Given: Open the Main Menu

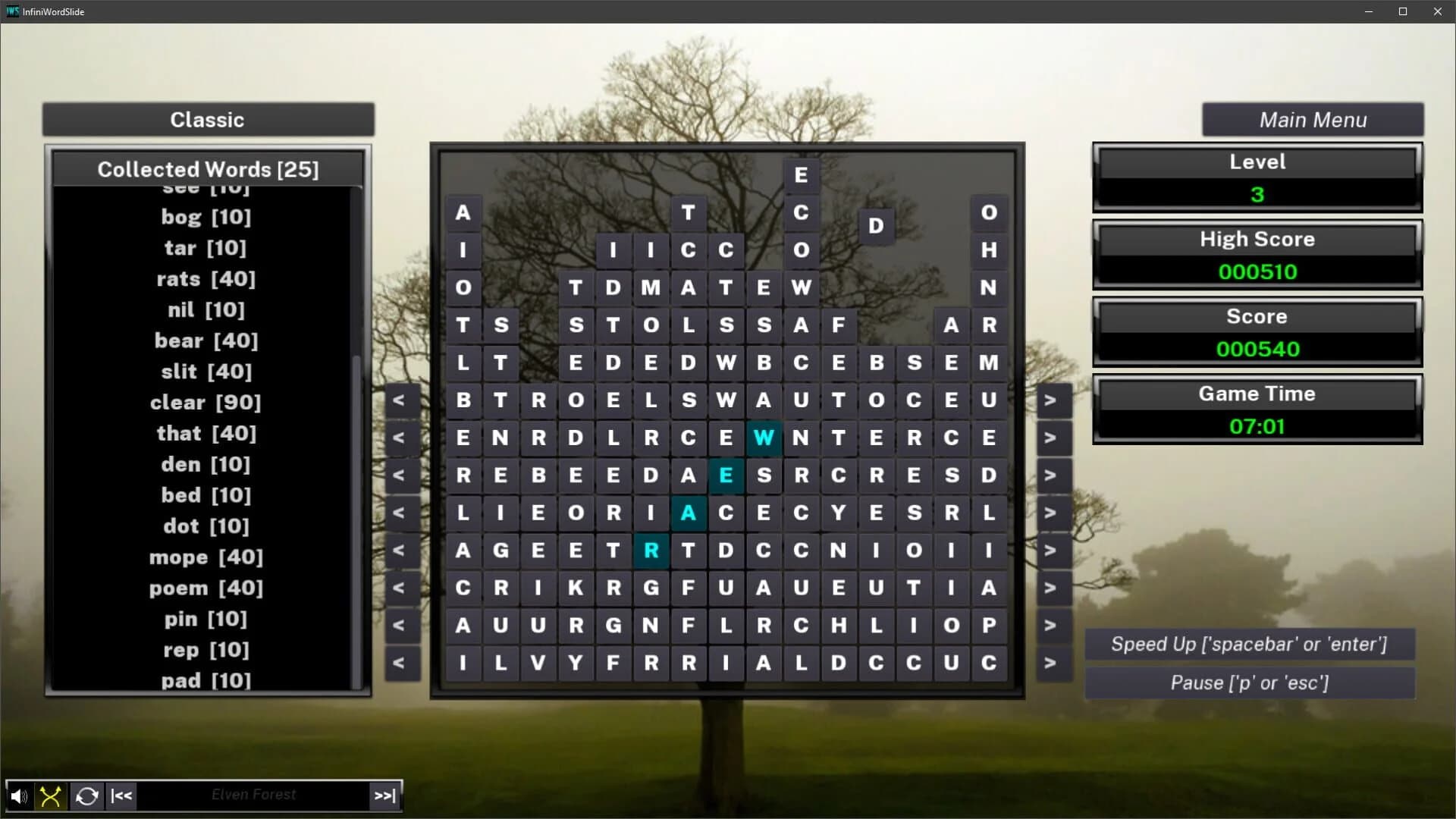Looking at the screenshot, I should click(1313, 119).
